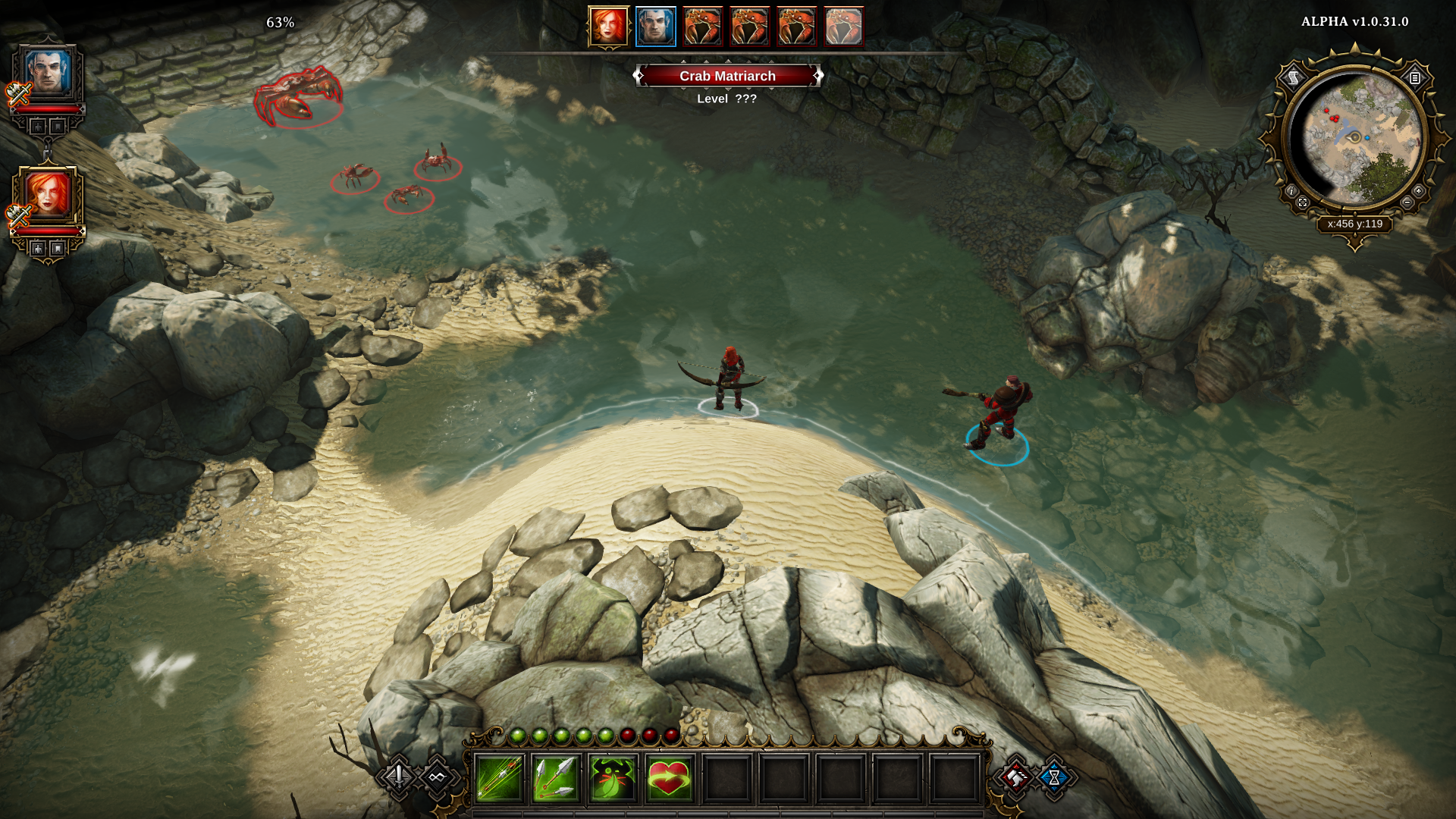Cast the green leaf creature skill
Viewport: 1456px width, 819px height.
tap(613, 778)
